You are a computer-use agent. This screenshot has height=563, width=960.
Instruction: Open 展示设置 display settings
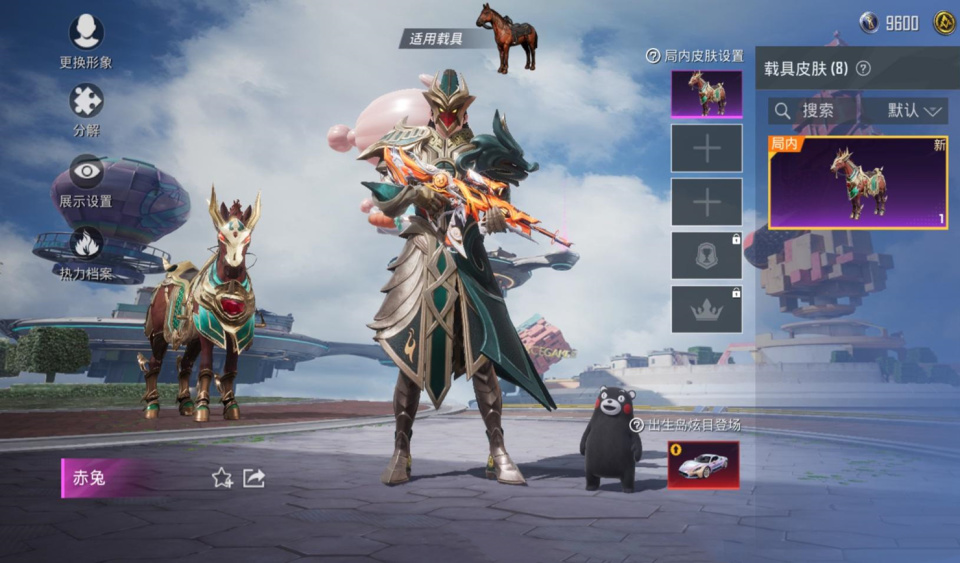(86, 172)
